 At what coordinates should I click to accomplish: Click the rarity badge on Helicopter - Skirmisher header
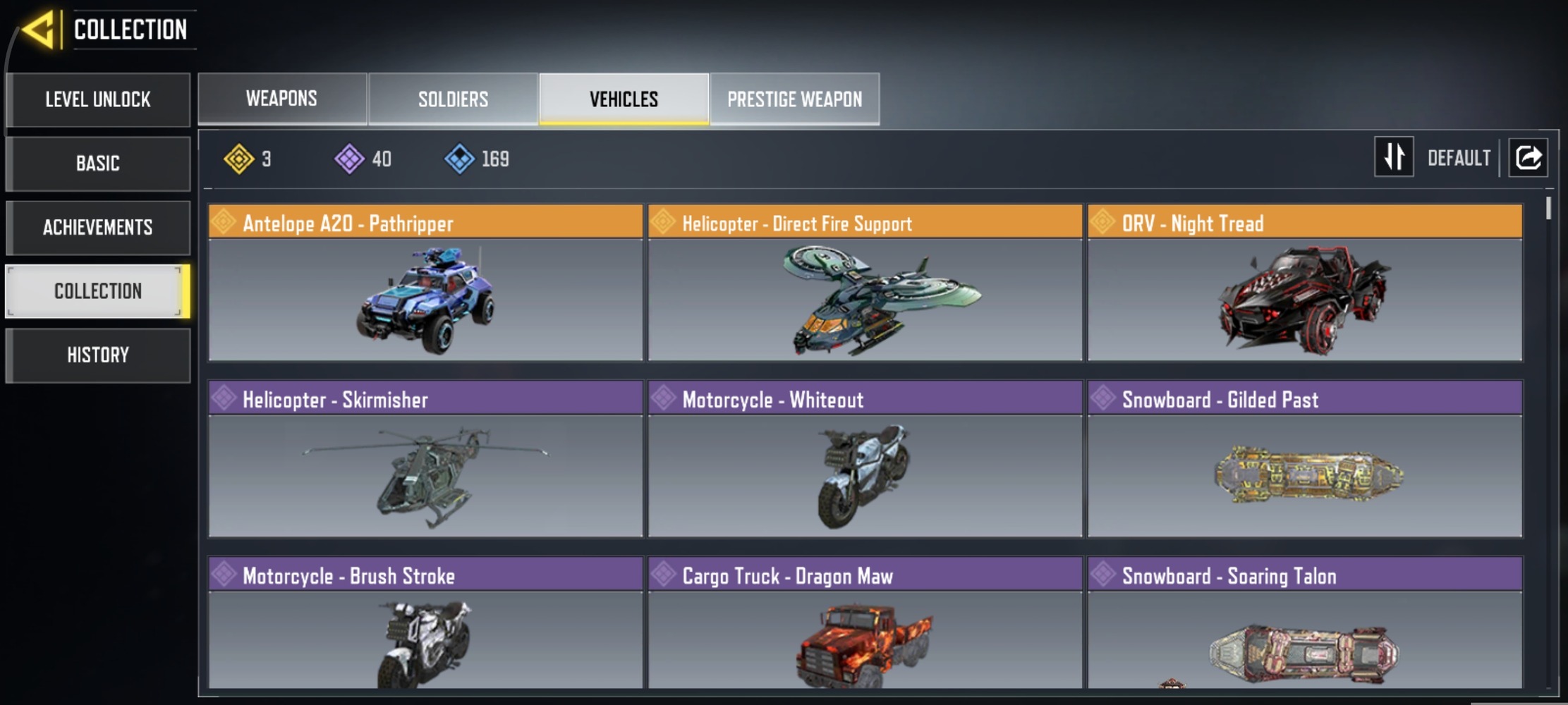coord(223,400)
